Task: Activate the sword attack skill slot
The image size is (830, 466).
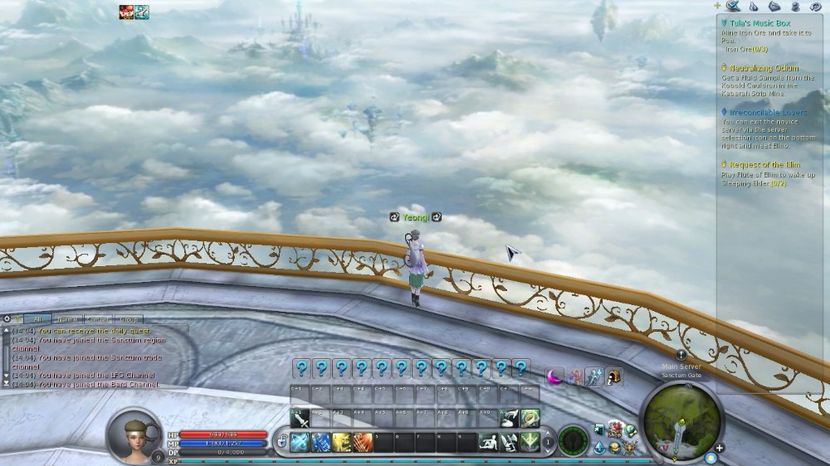Action: pos(301,418)
